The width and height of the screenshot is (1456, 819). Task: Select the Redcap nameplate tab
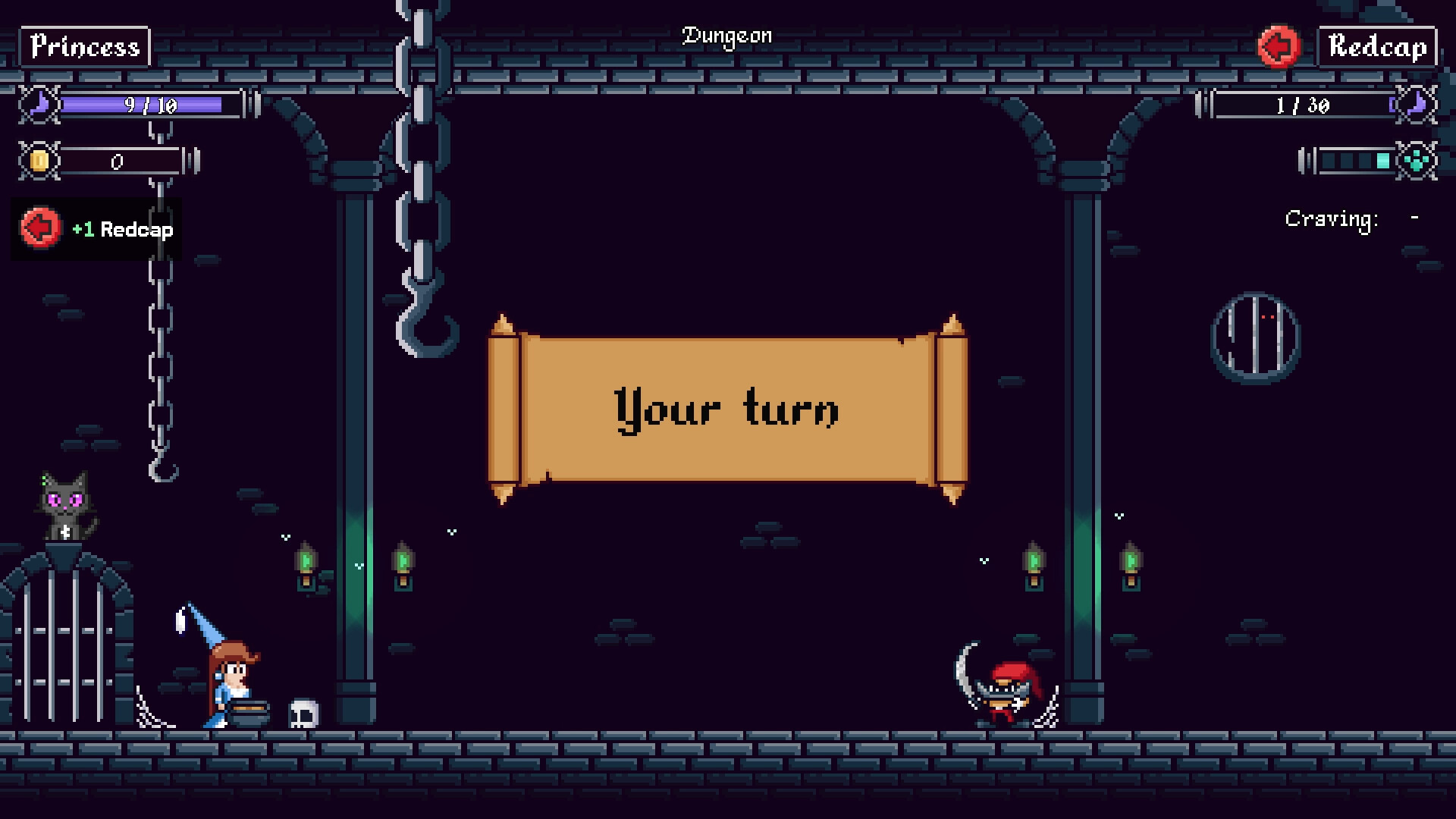(1376, 47)
